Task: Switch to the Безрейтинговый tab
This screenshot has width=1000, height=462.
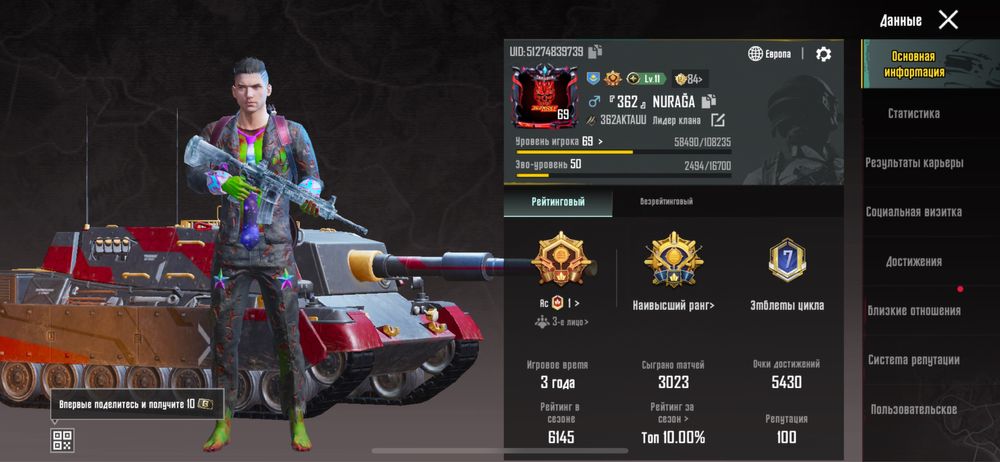Action: (666, 202)
